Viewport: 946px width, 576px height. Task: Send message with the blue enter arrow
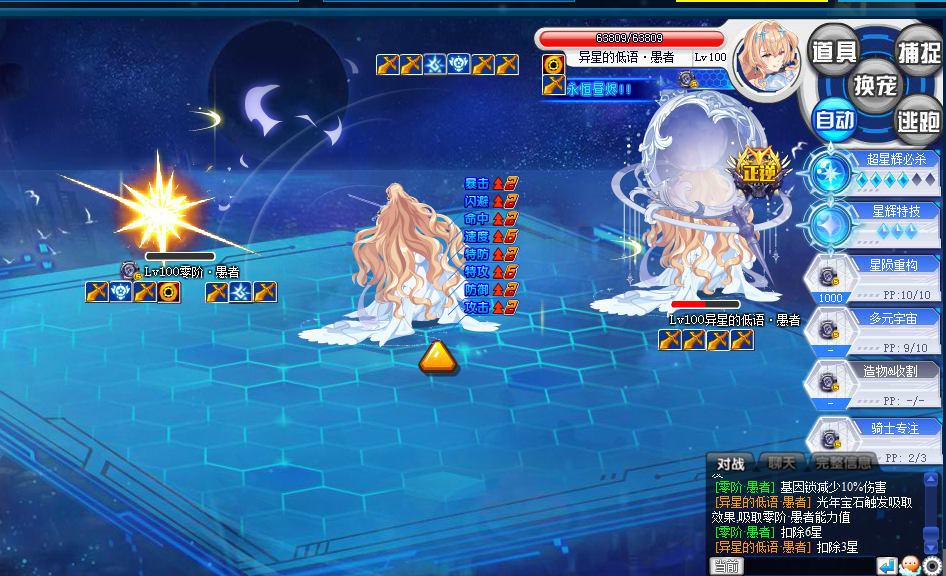[x=887, y=566]
